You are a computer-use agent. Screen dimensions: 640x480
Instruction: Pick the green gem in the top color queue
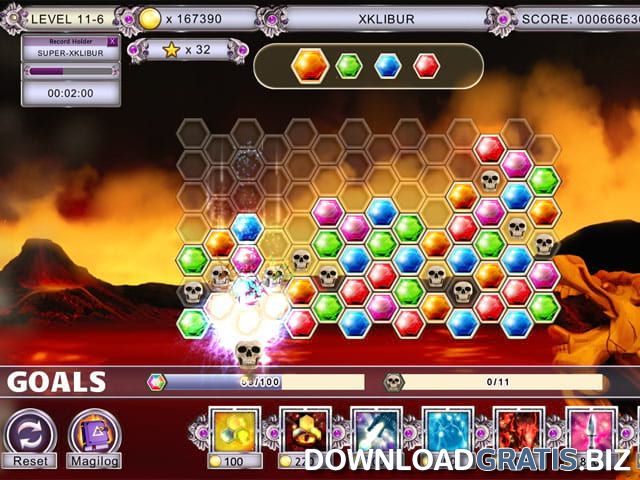pyautogui.click(x=348, y=66)
